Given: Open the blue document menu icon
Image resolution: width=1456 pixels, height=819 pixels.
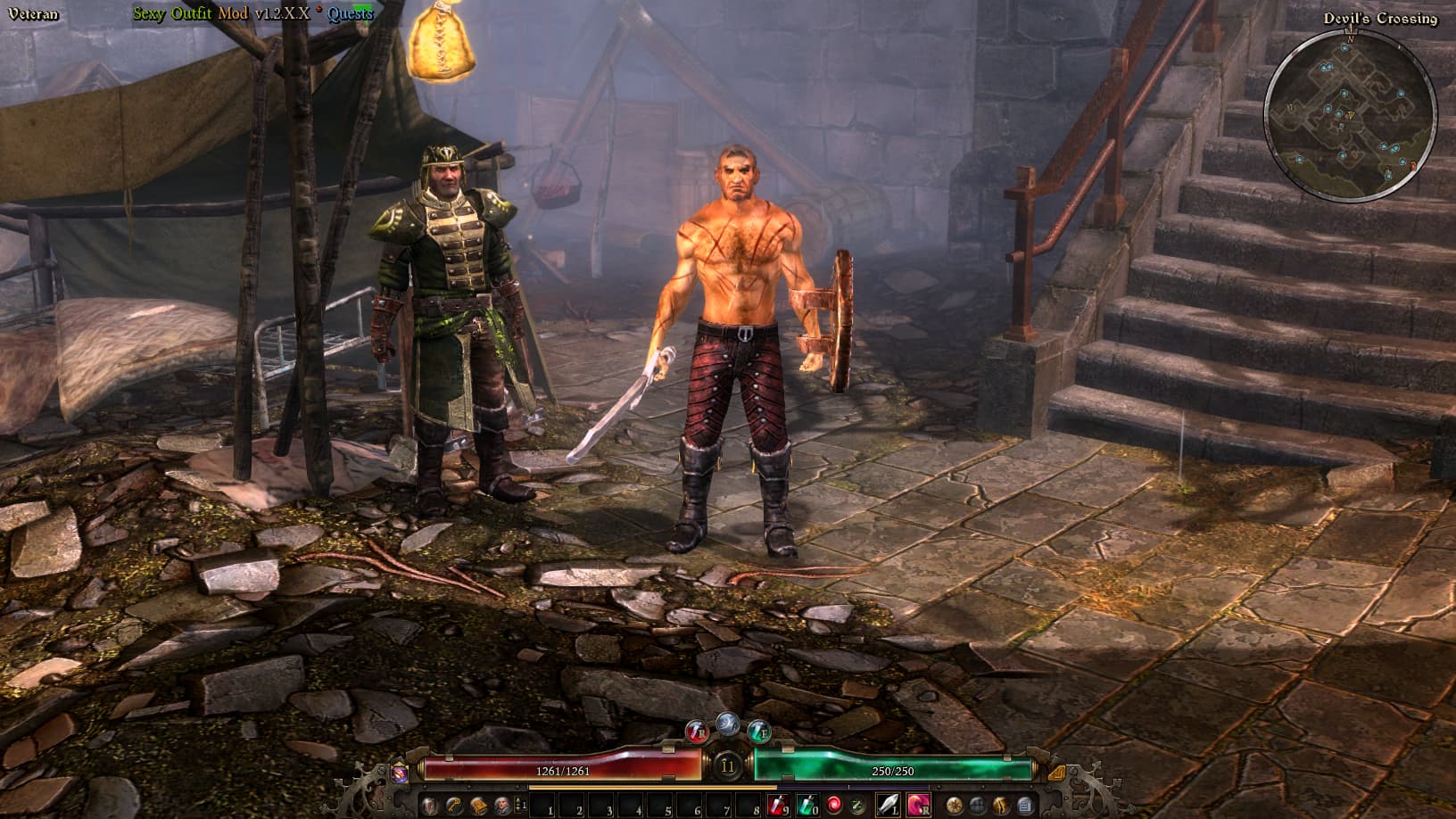Looking at the screenshot, I should 1024,806.
